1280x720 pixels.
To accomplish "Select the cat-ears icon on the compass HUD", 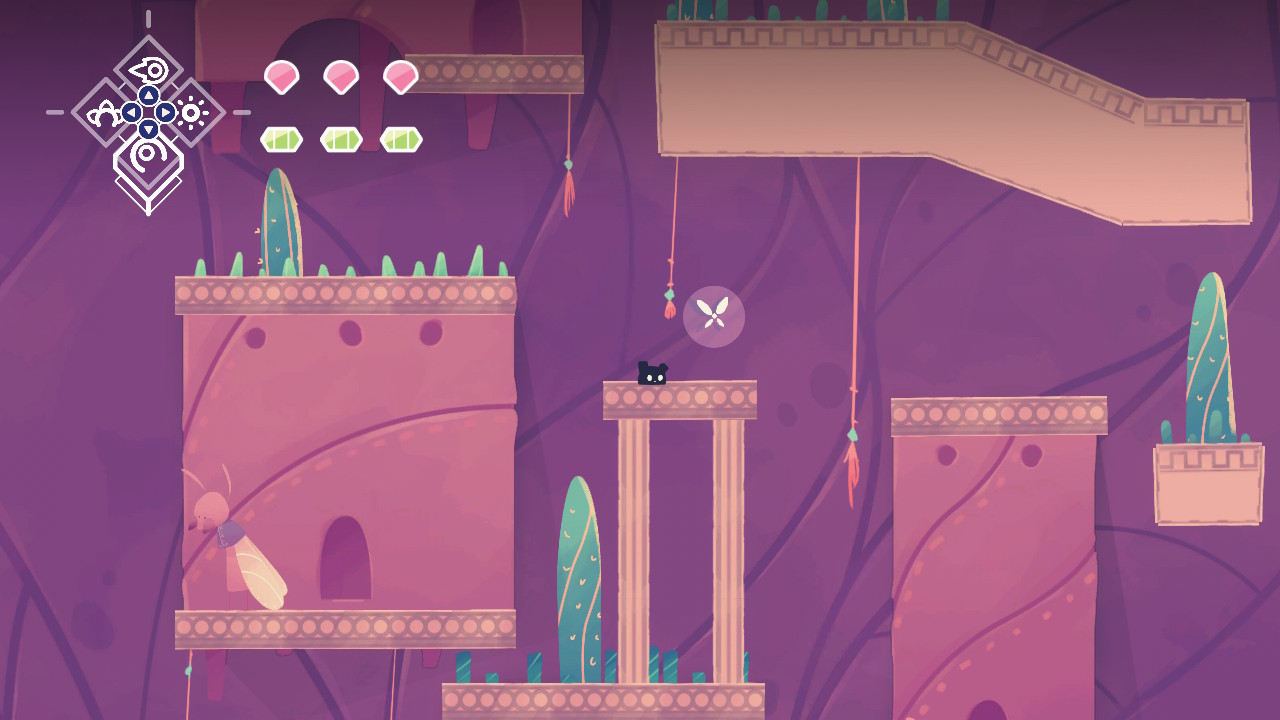I will click(103, 113).
